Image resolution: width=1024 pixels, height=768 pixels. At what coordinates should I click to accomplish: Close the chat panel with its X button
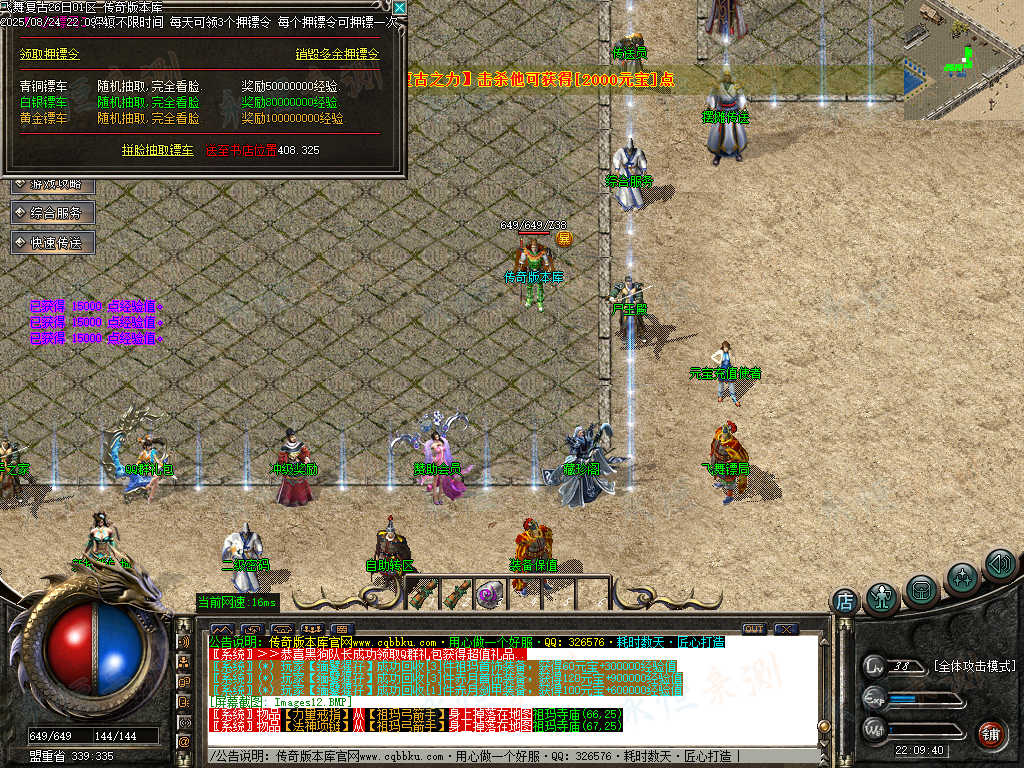tap(786, 629)
